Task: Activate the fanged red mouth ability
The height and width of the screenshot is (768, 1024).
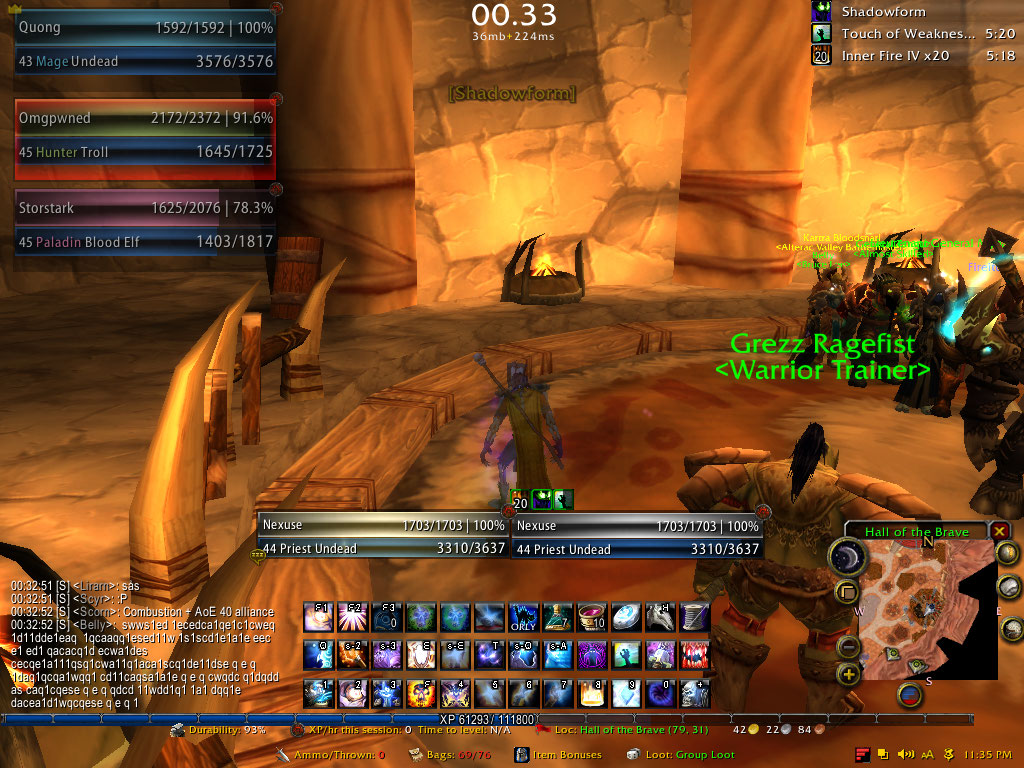Action: [x=694, y=654]
